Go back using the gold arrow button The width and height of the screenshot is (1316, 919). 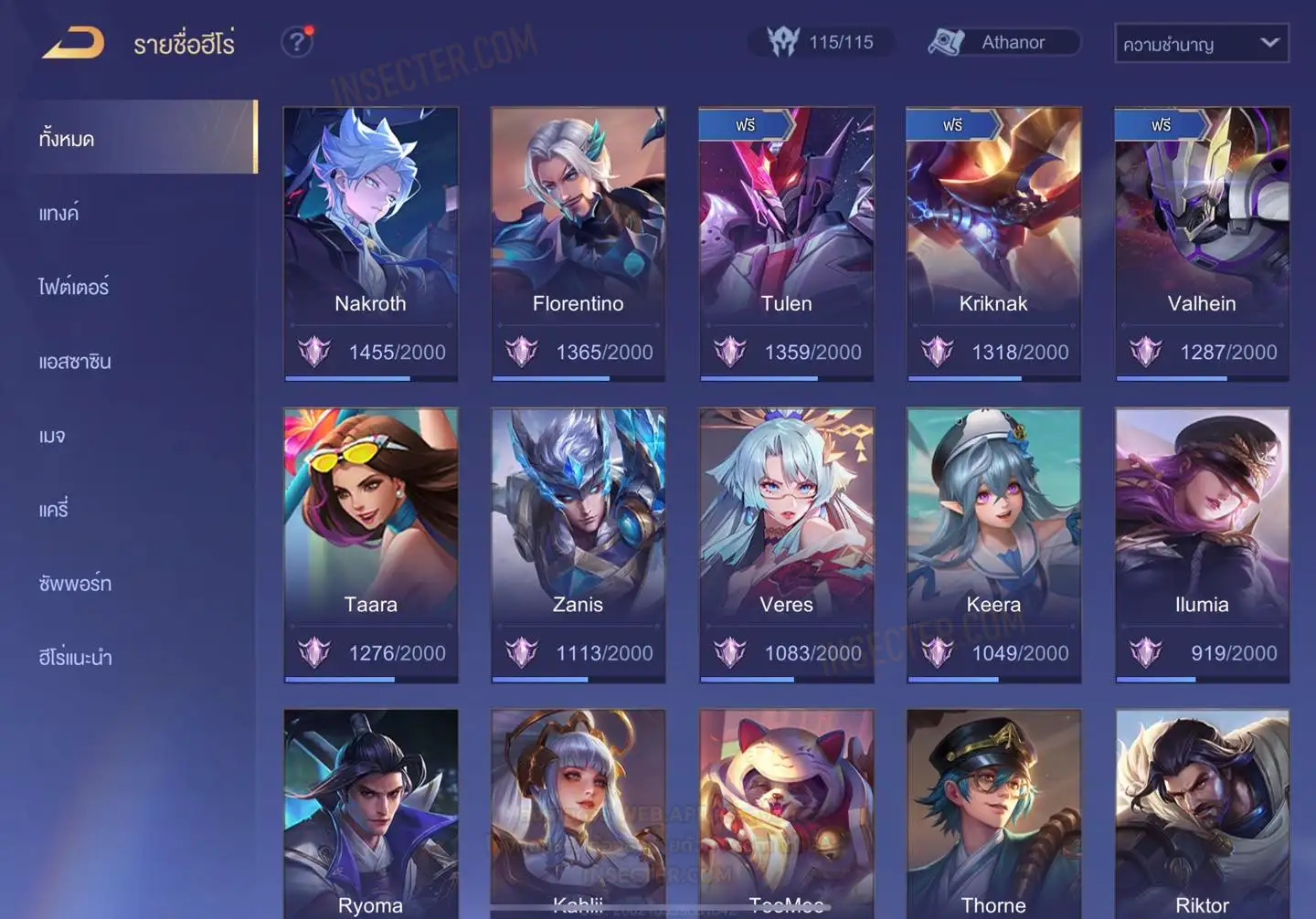73,43
